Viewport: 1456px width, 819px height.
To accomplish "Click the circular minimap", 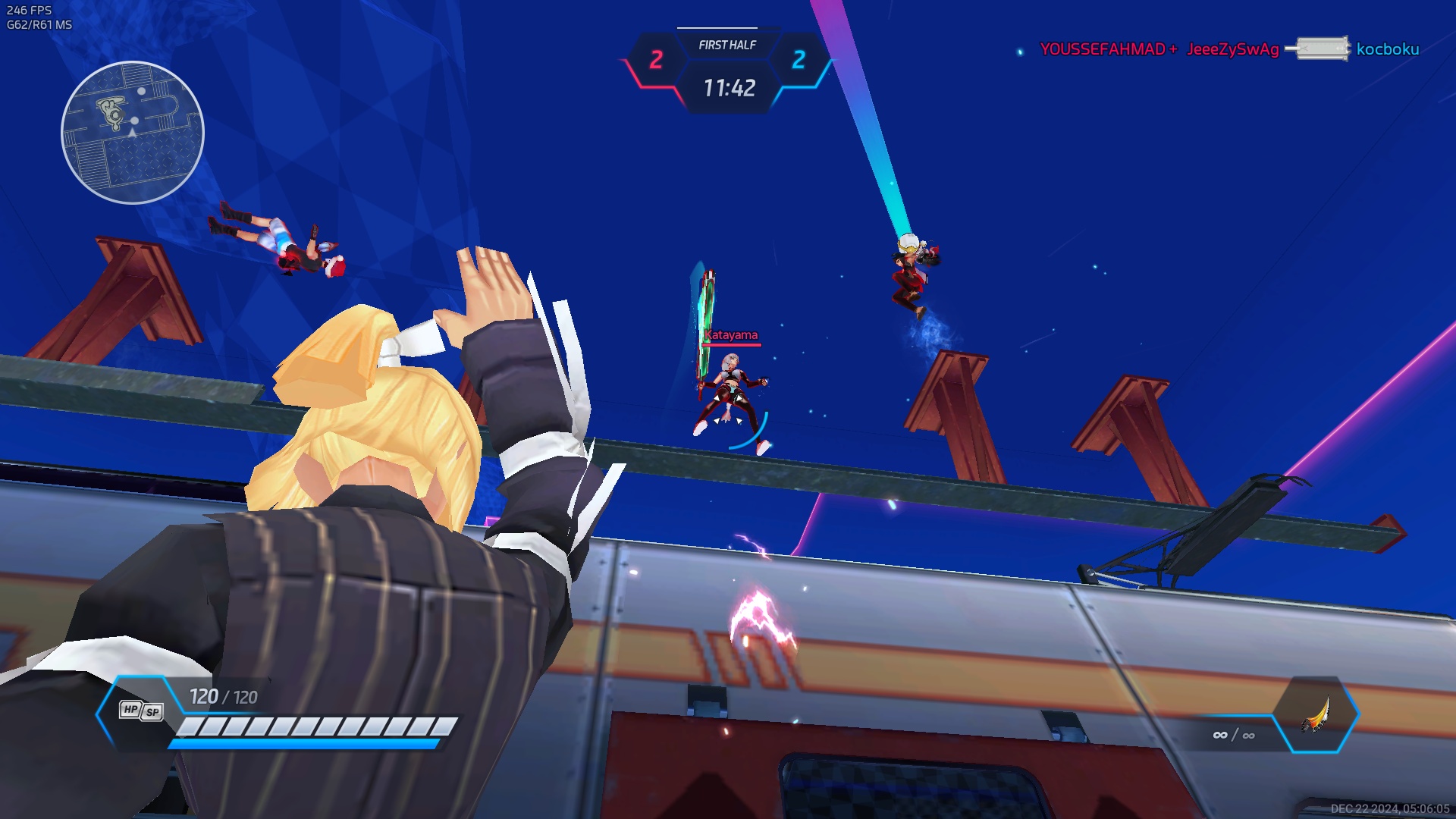I will (x=133, y=133).
